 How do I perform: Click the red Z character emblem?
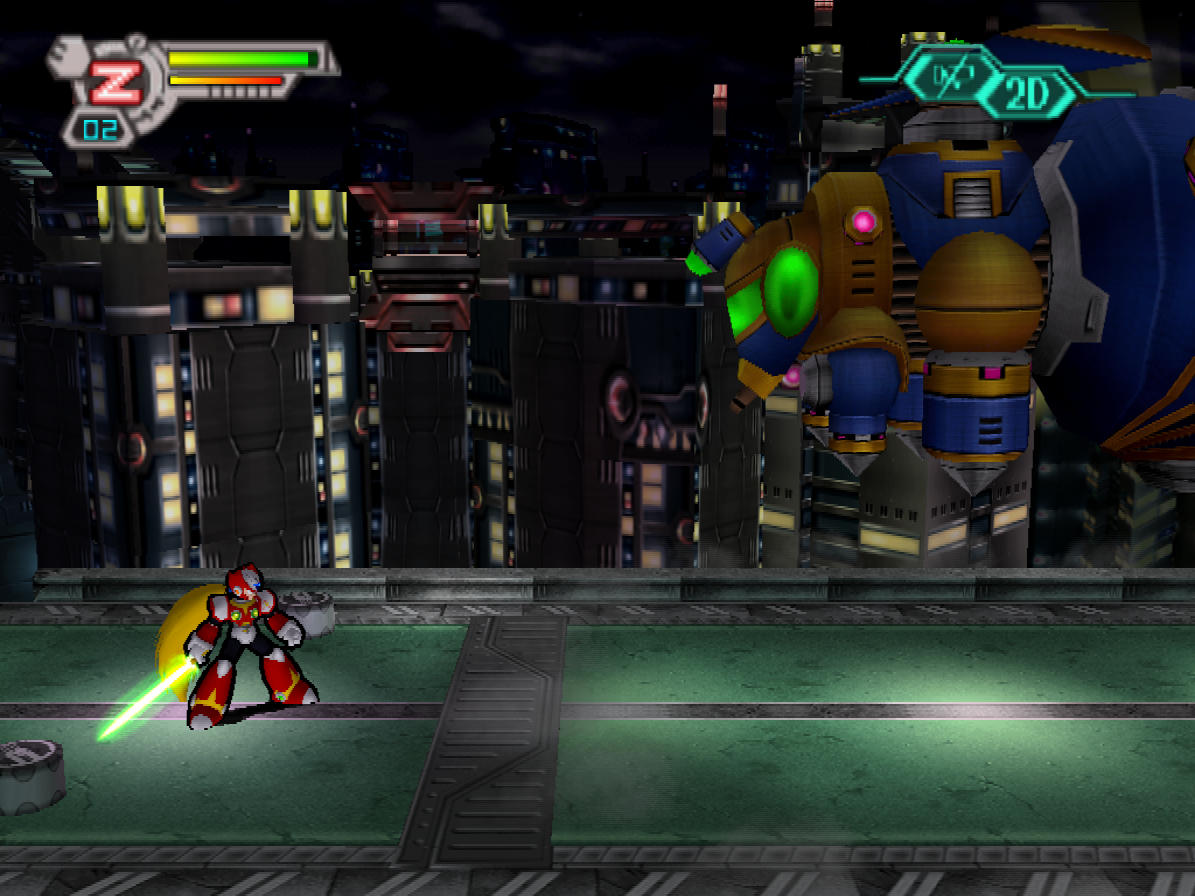(x=115, y=84)
